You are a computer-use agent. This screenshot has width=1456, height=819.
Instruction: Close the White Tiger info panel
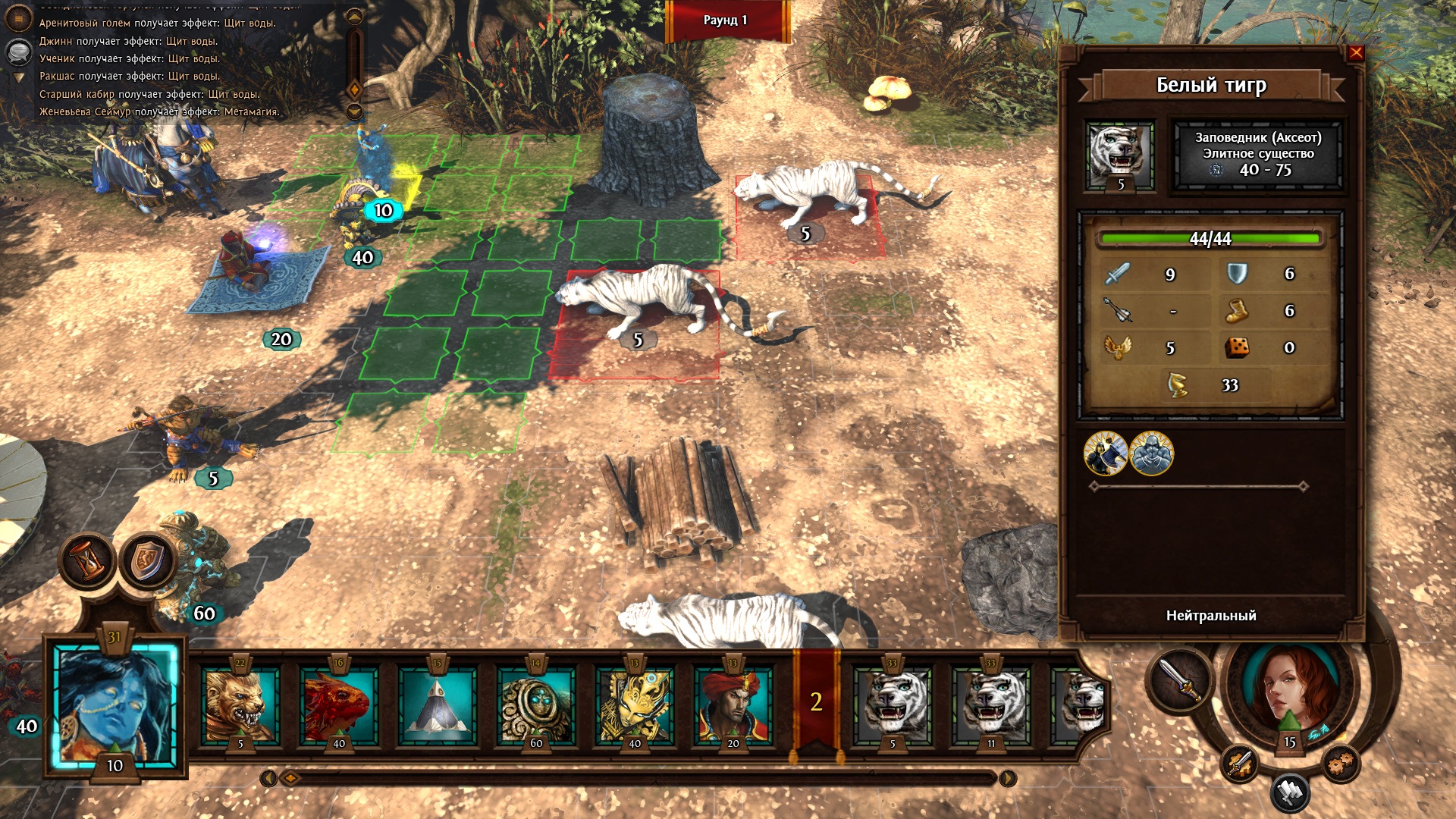coord(1356,52)
